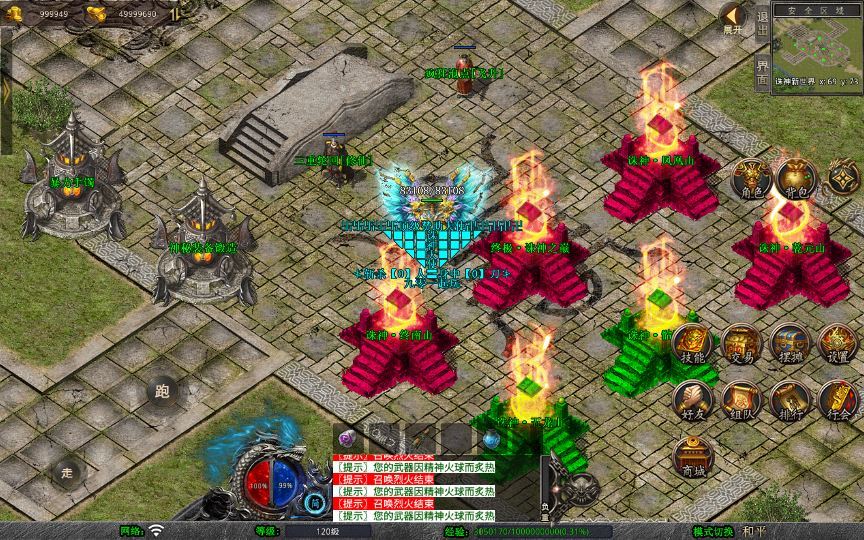Toggle the 走 walk button
The image size is (864, 540).
coord(67,472)
